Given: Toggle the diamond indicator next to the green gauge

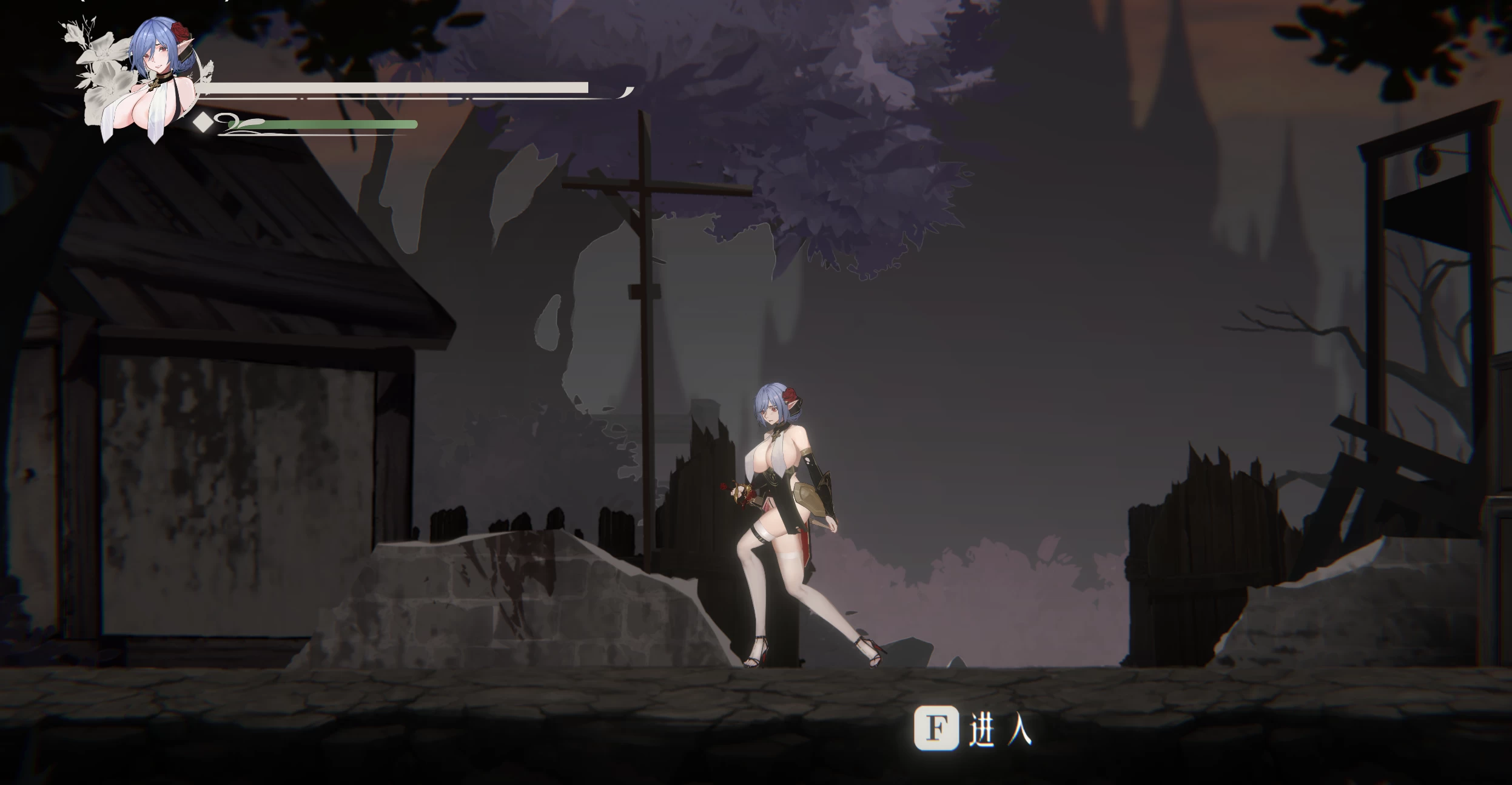Looking at the screenshot, I should coord(202,124).
